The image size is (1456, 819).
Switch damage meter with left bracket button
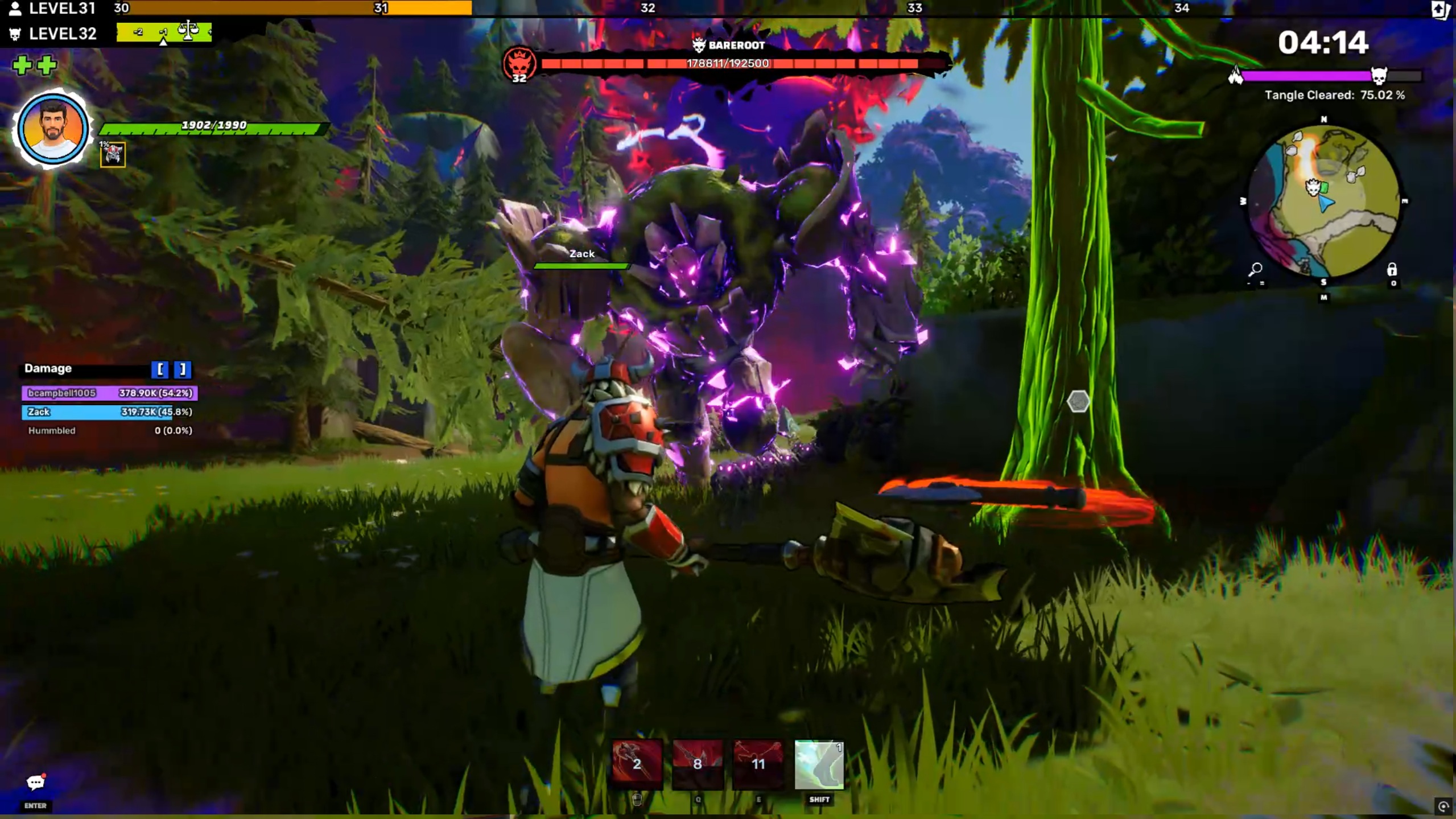click(160, 369)
